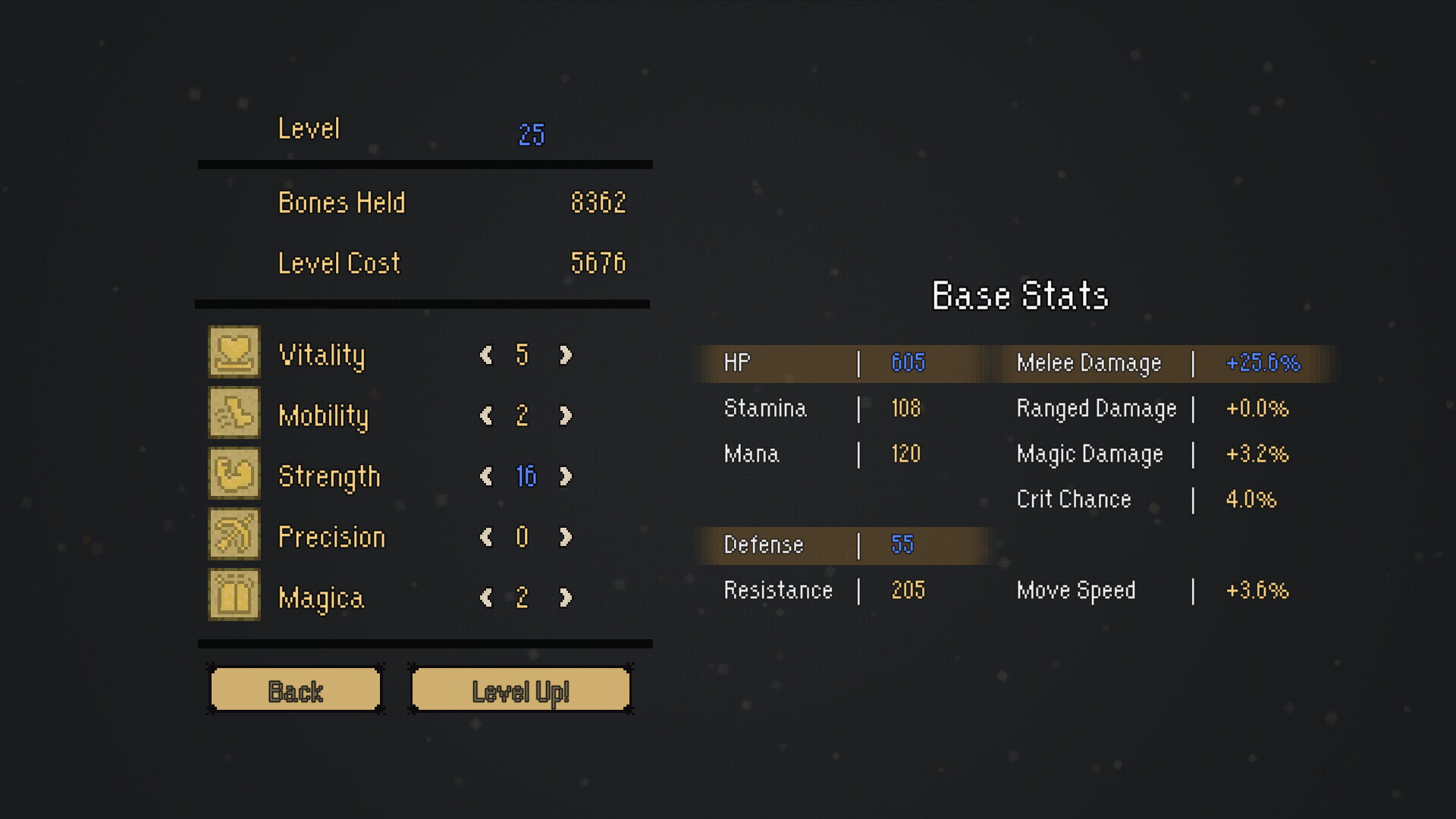
Task: Select the Precision bow icon
Action: (234, 534)
